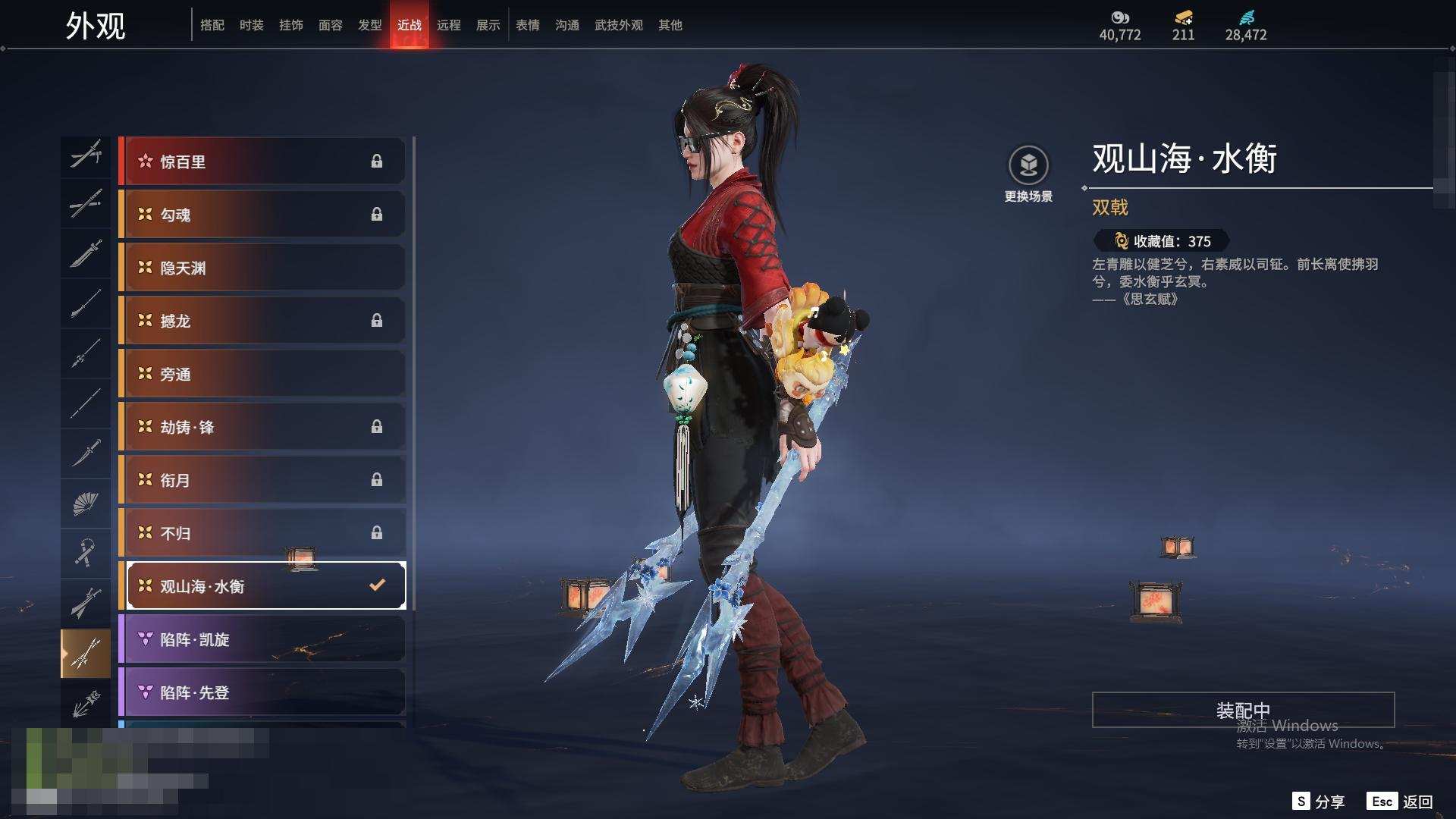Switch to the 远程 tab
The height and width of the screenshot is (819, 1456).
tap(448, 25)
